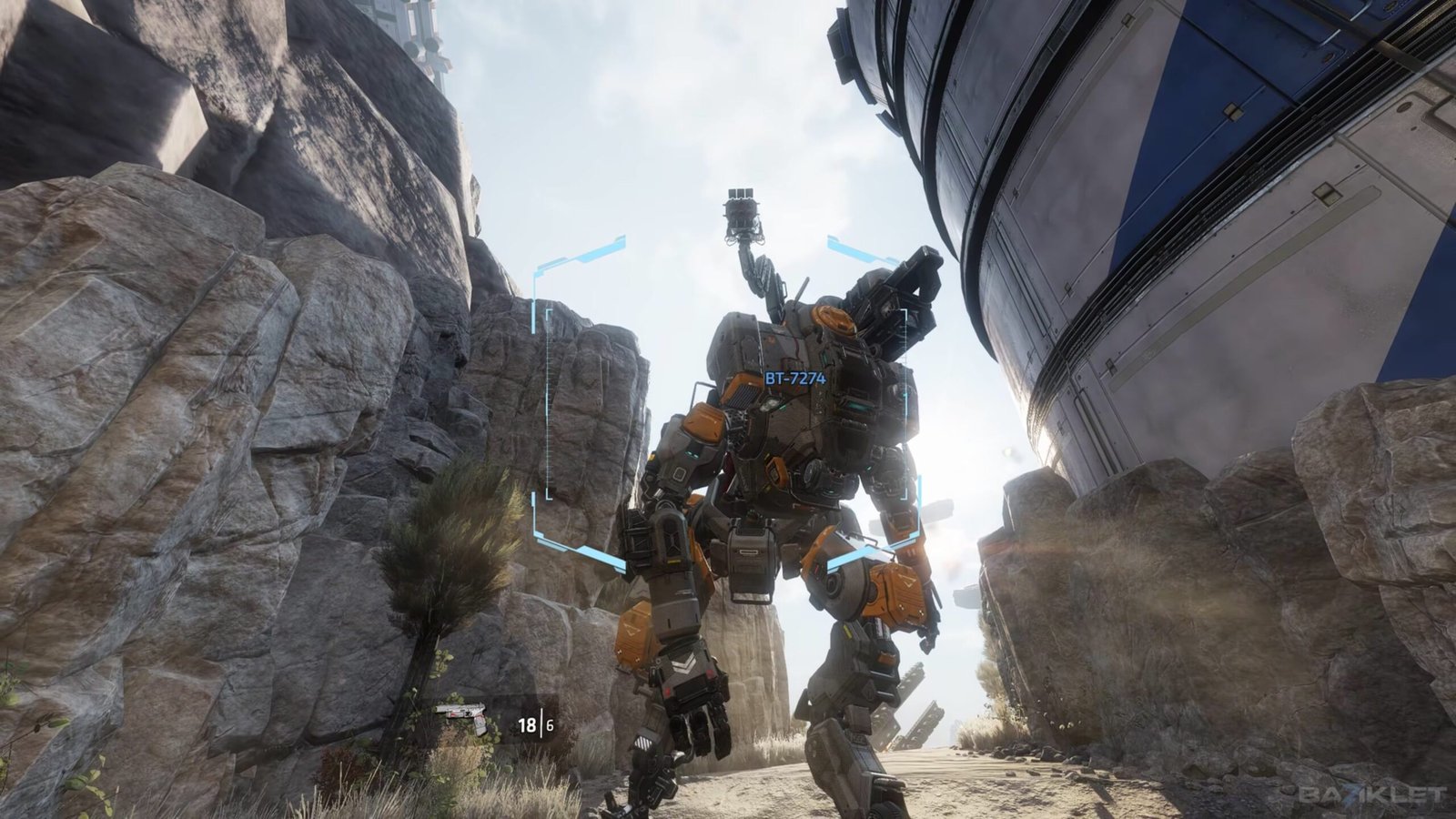Select the pistol weapon icon
The width and height of the screenshot is (1456, 819).
coord(462,717)
